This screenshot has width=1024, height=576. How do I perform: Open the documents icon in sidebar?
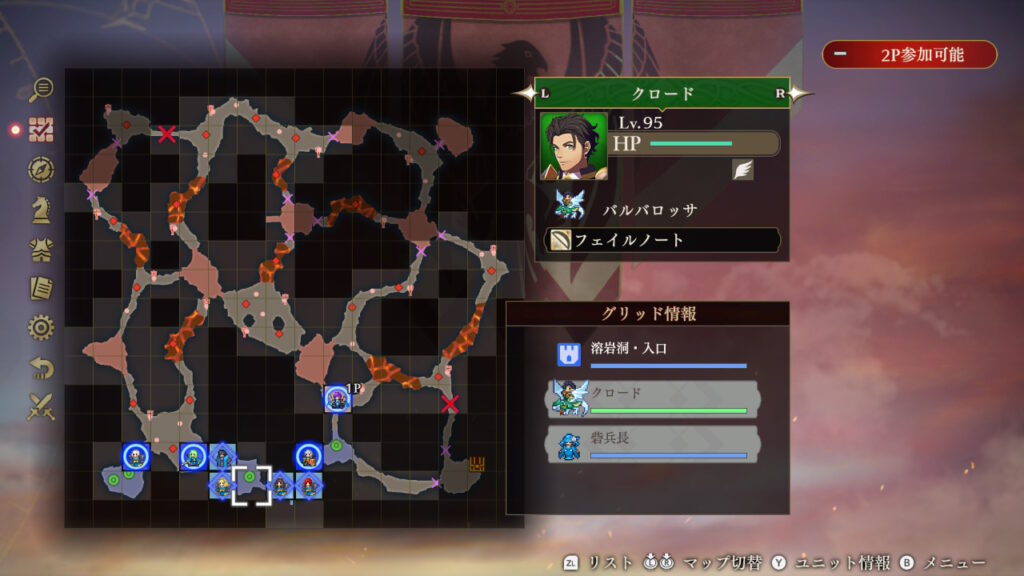pos(41,288)
